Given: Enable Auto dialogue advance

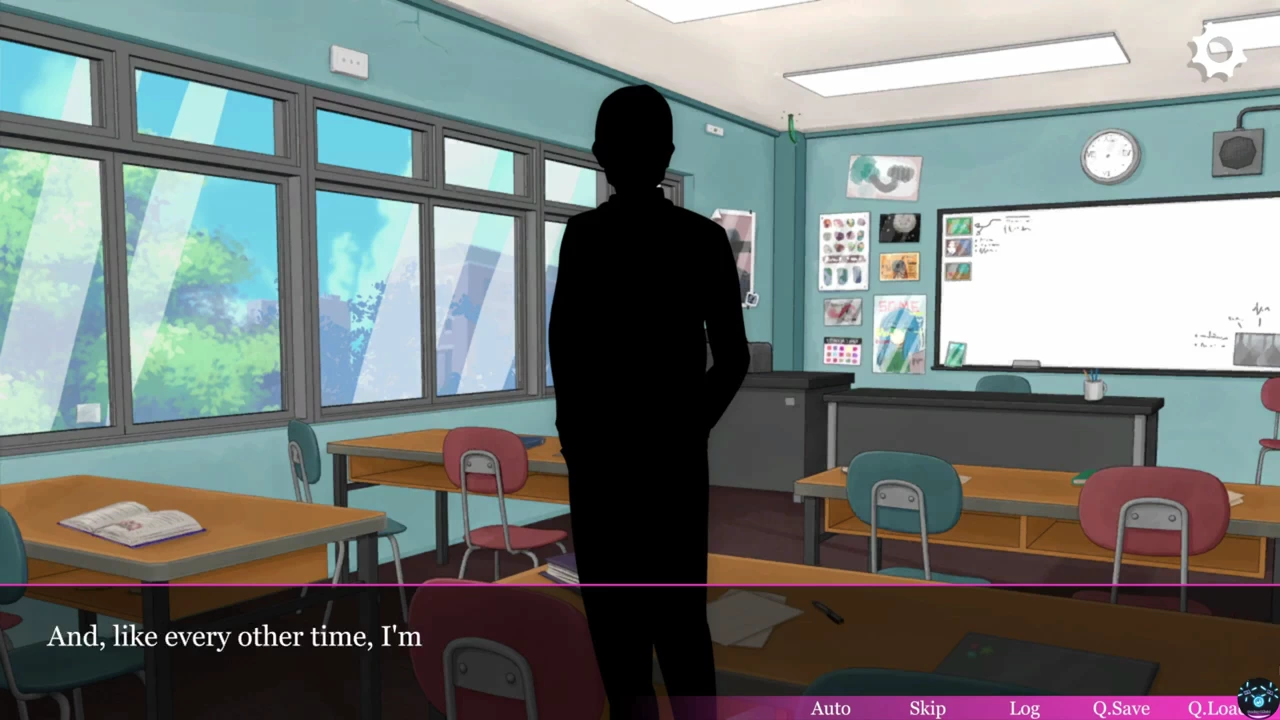Looking at the screenshot, I should tap(830, 708).
